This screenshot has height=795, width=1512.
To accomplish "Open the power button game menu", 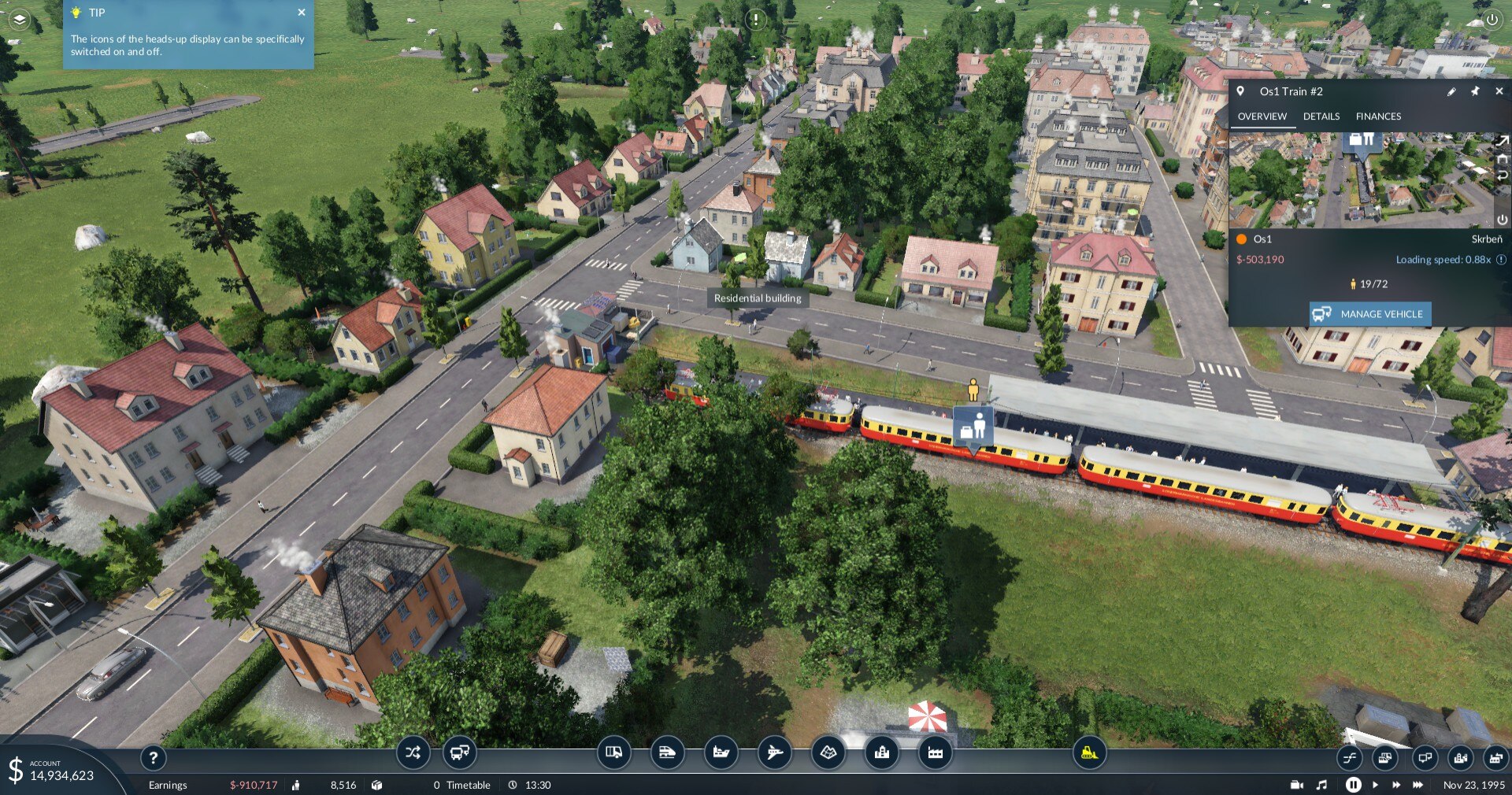I will [1492, 20].
